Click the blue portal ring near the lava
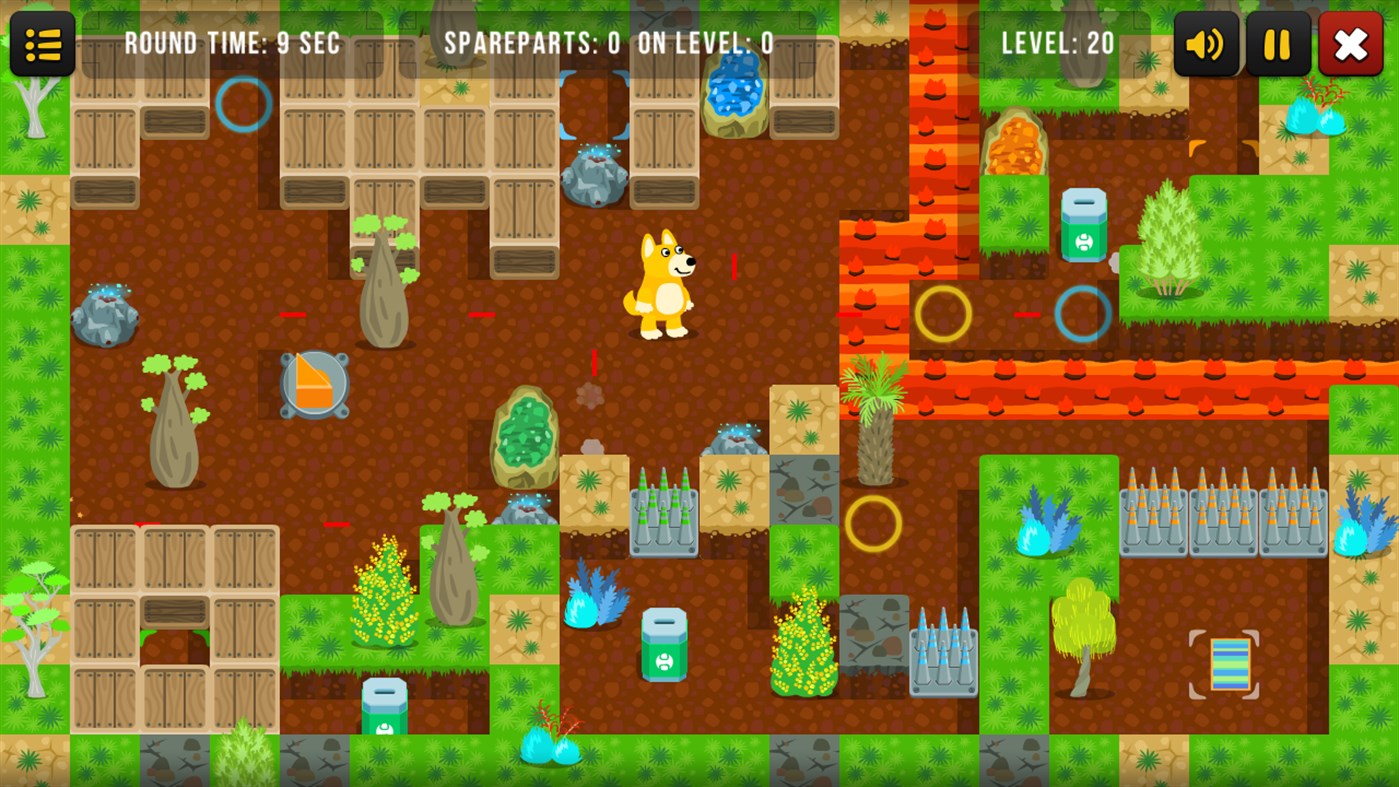This screenshot has width=1399, height=787. pos(1082,312)
